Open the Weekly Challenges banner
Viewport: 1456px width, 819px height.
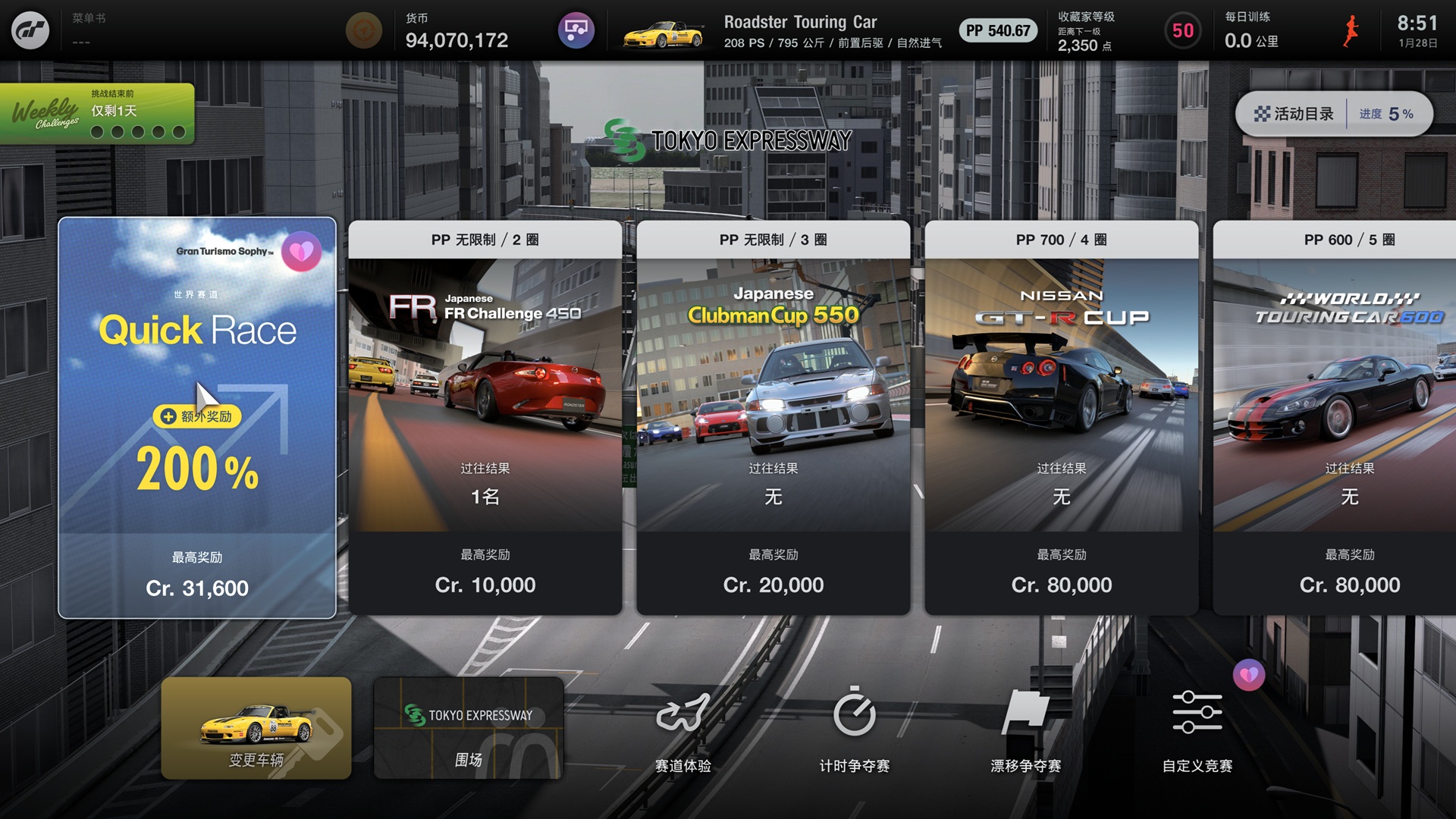(97, 114)
